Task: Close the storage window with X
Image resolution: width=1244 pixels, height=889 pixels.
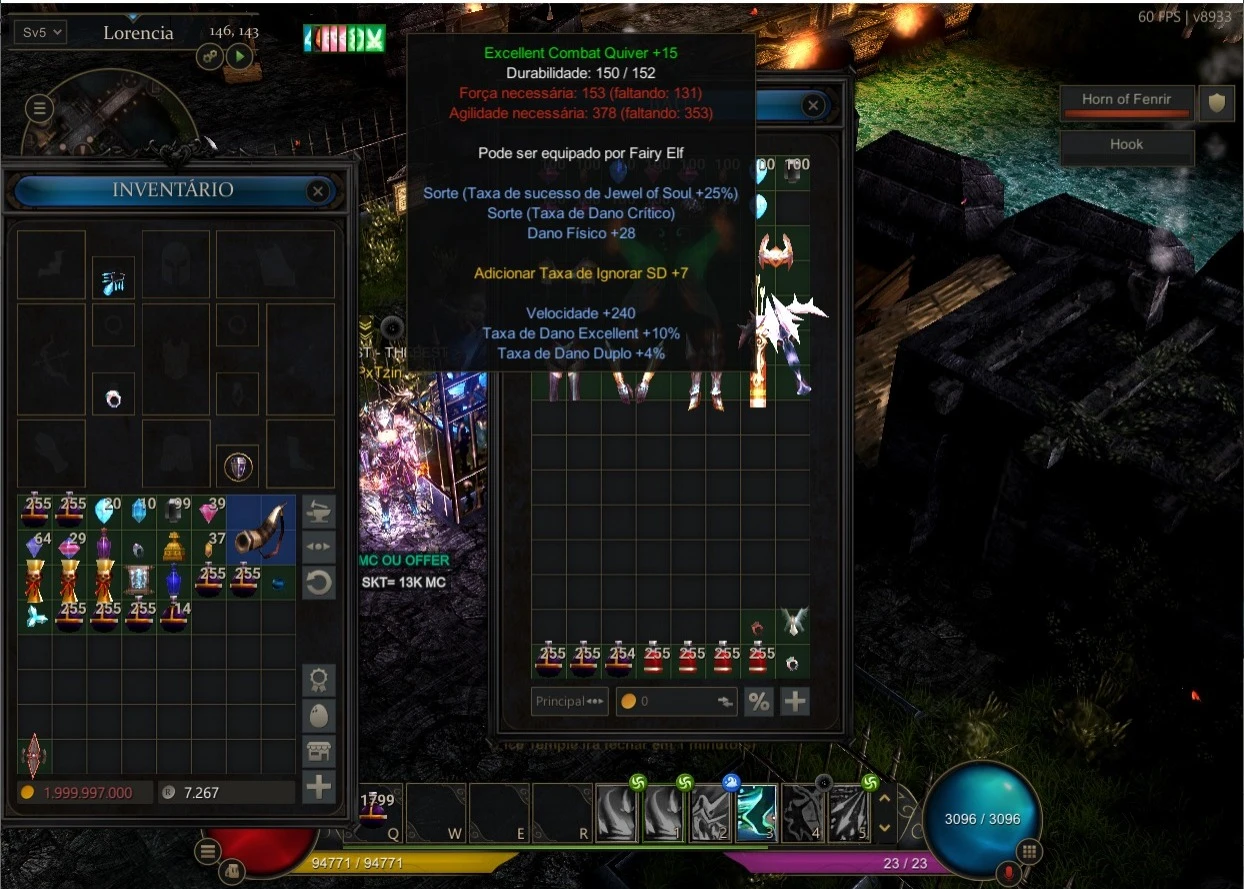Action: 813,106
